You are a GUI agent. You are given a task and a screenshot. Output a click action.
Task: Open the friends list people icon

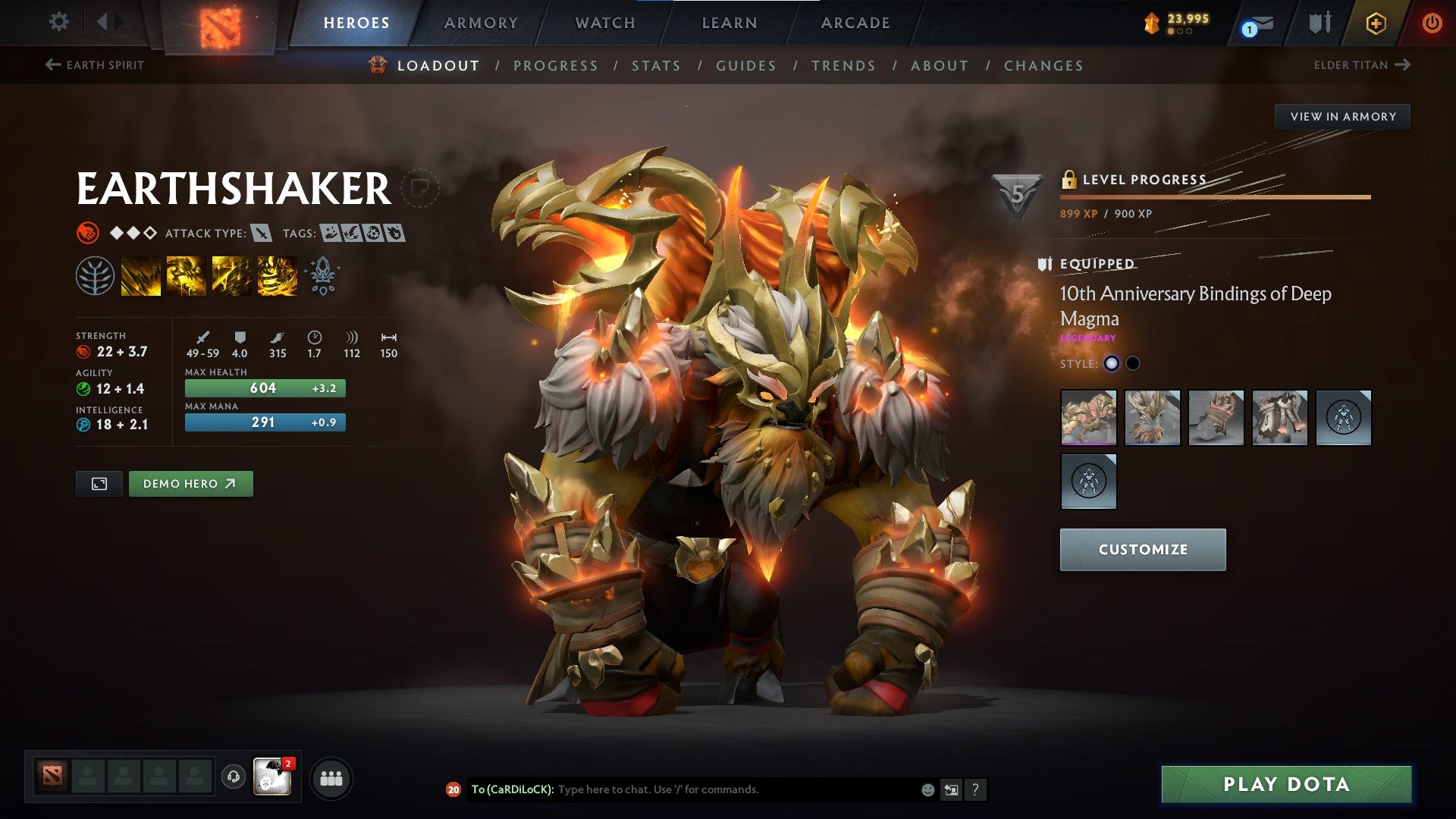tap(330, 777)
